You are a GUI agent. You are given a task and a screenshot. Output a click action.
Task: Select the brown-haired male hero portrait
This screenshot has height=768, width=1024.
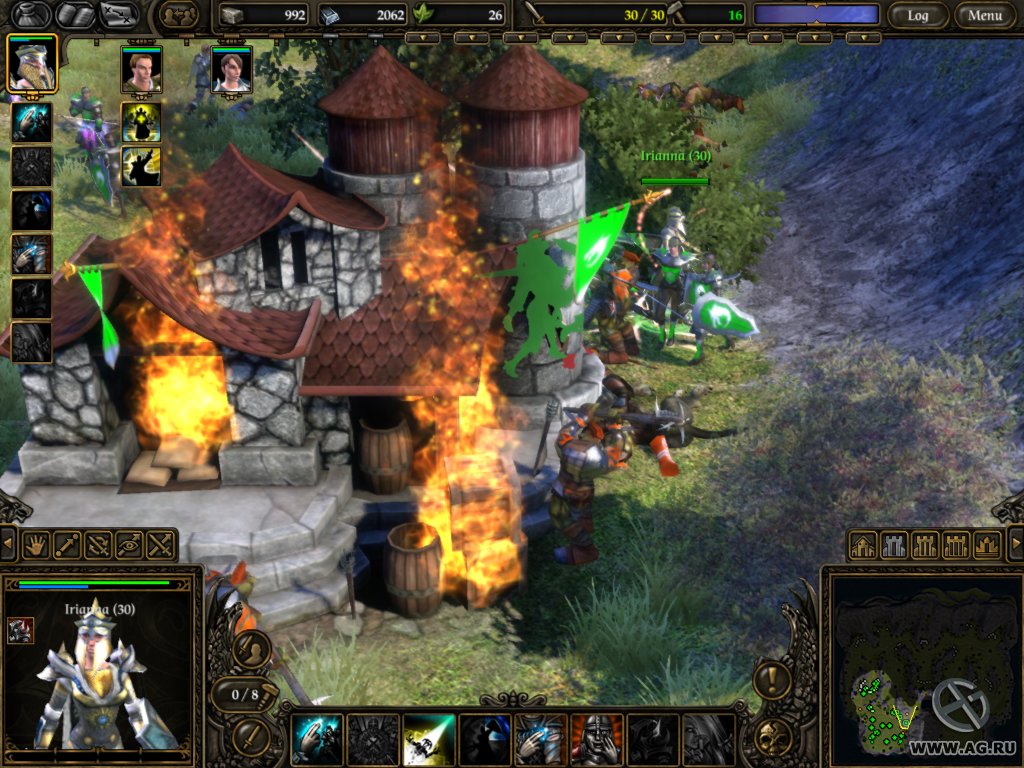pyautogui.click(x=141, y=69)
